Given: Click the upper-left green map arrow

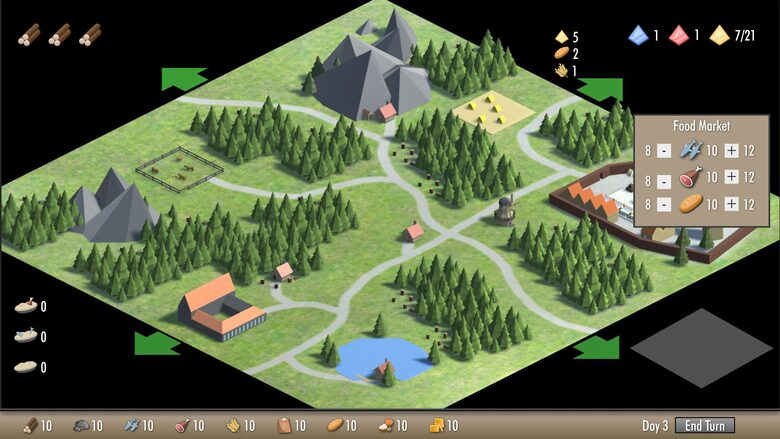Looking at the screenshot, I should click(x=183, y=78).
